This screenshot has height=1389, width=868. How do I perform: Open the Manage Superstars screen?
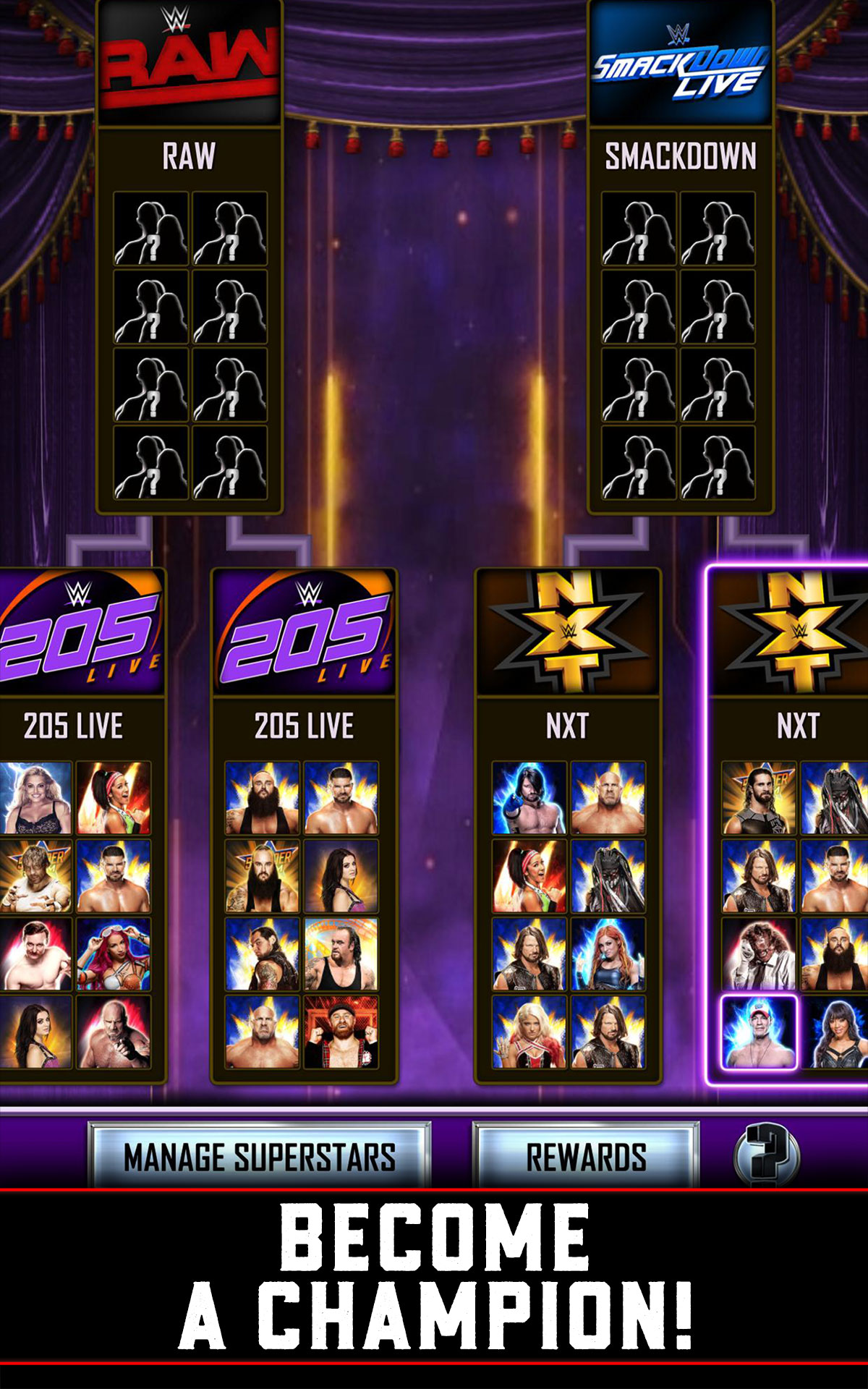(x=259, y=1156)
